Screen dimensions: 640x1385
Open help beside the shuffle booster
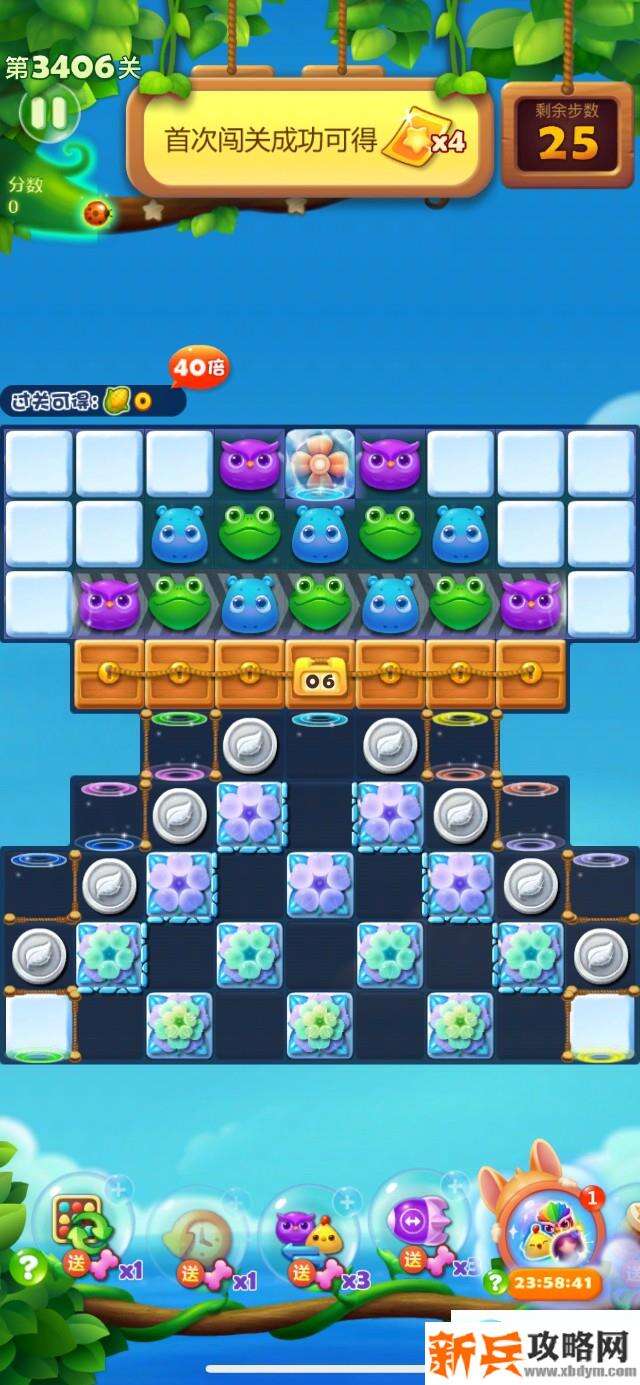(x=27, y=1268)
